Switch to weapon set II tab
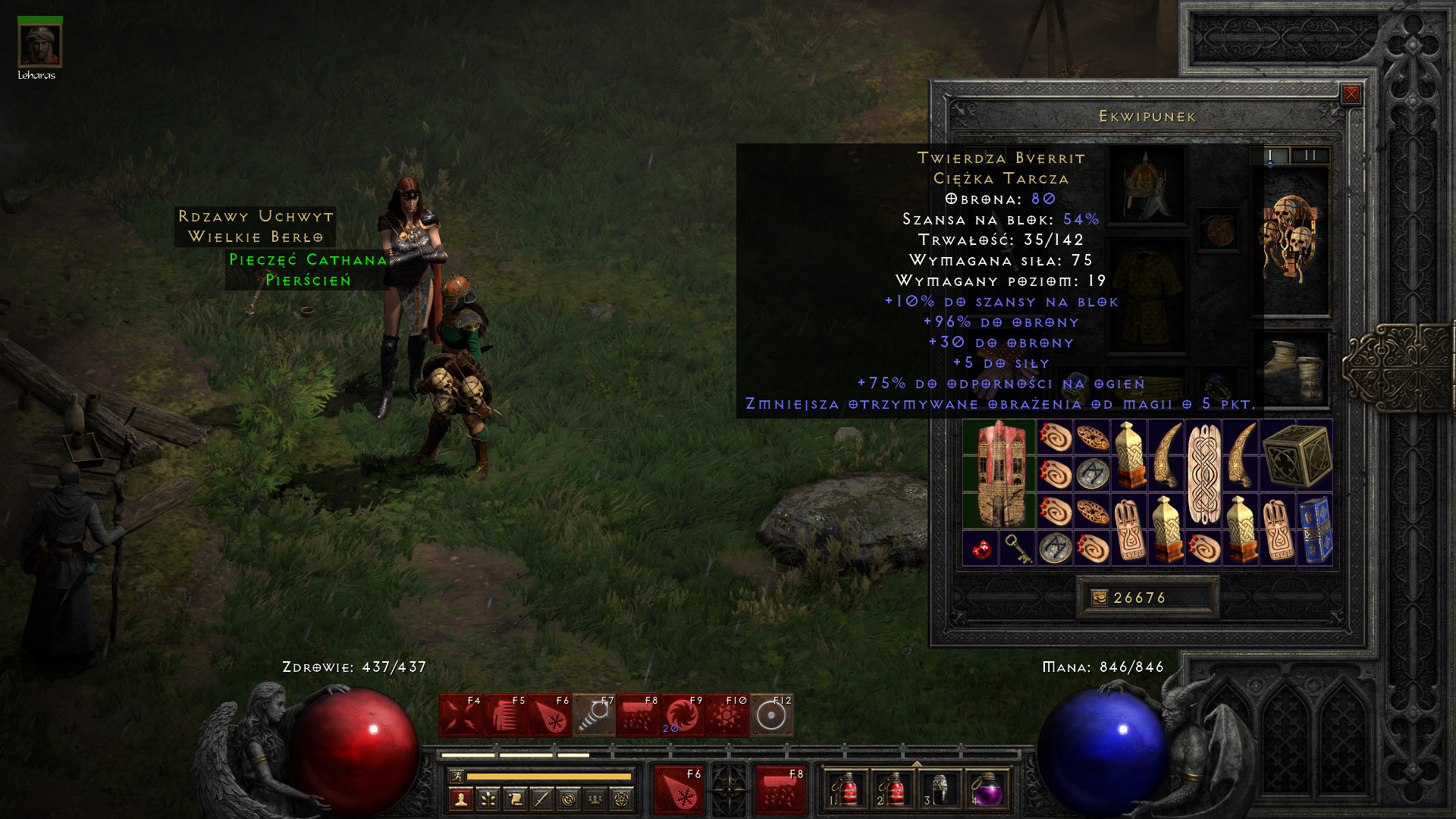This screenshot has width=1456, height=819. [1310, 155]
